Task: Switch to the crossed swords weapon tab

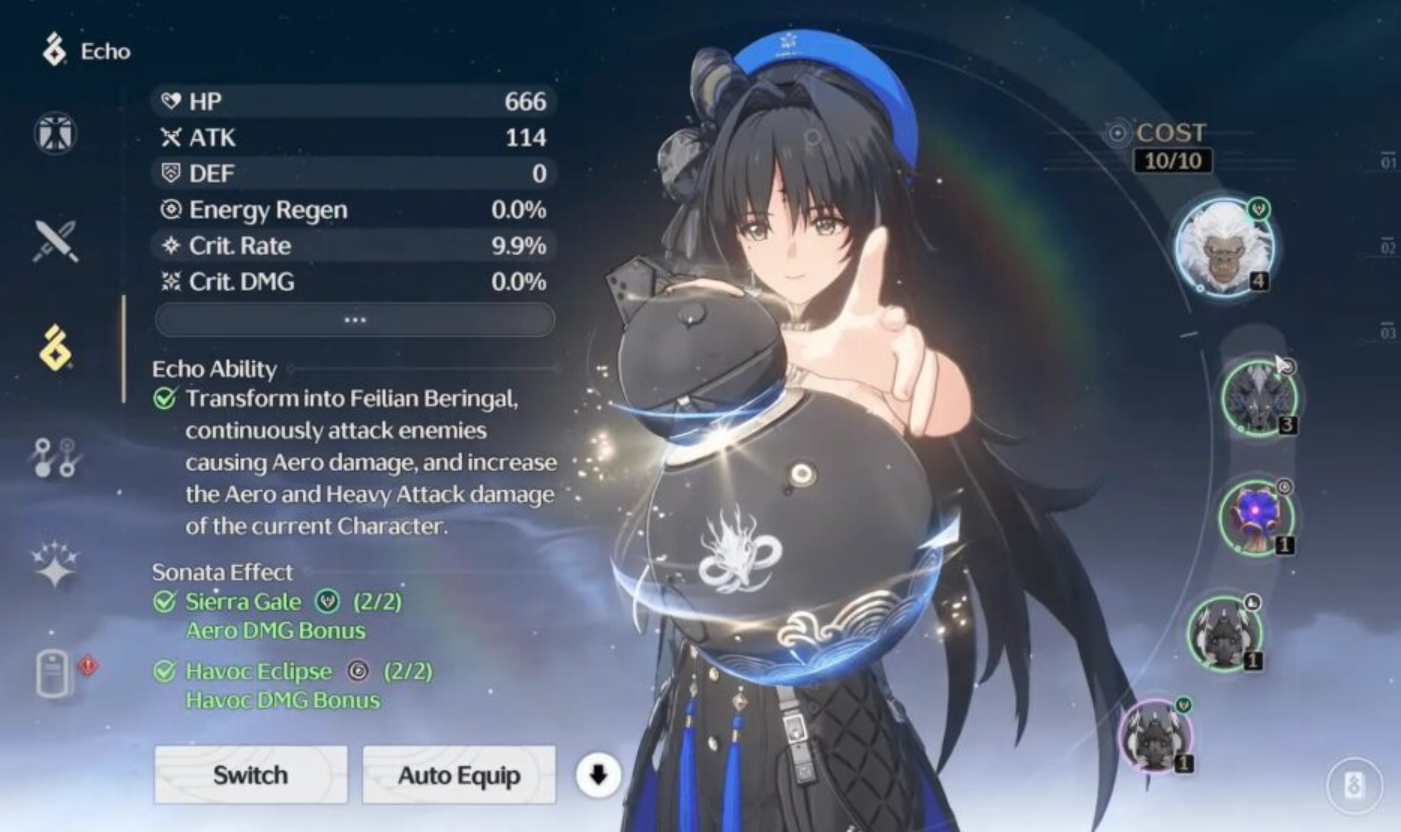Action: click(x=55, y=242)
